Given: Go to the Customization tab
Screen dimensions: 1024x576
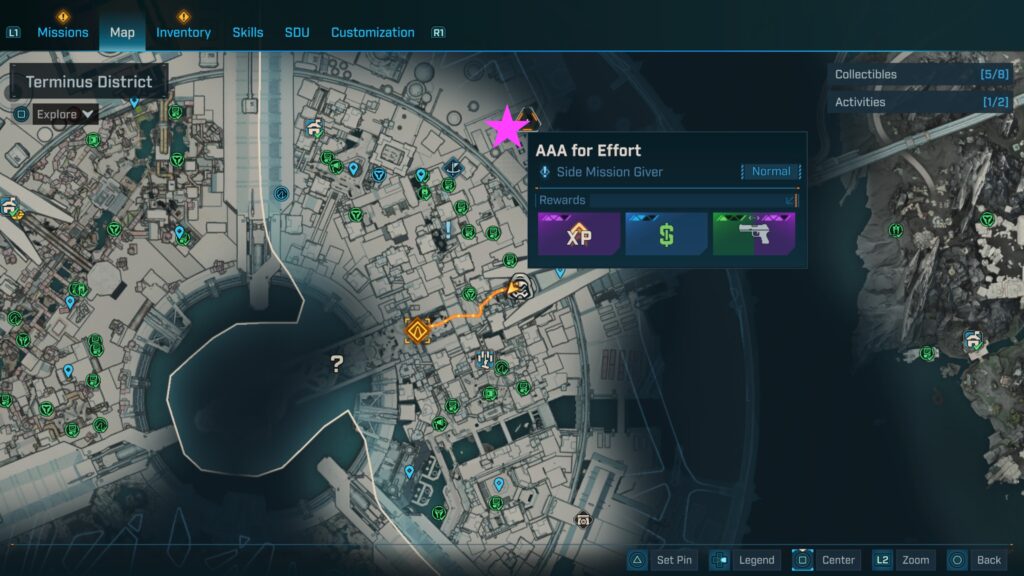Looking at the screenshot, I should coord(372,32).
